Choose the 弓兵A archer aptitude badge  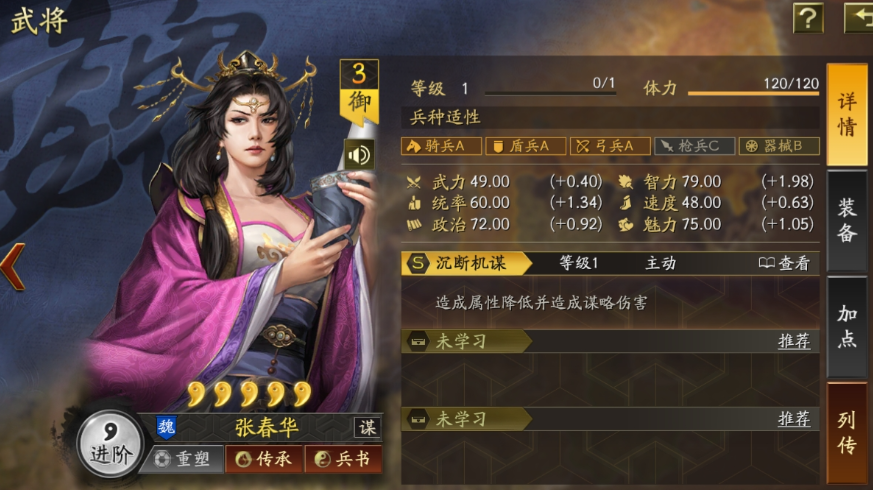tap(610, 146)
